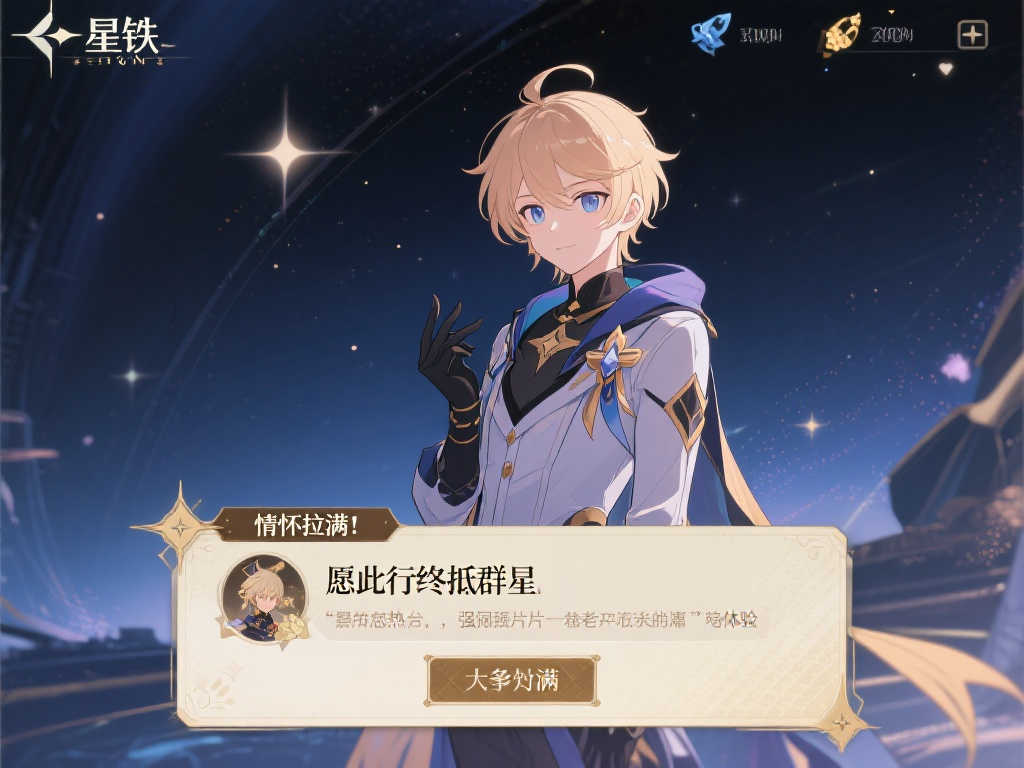
Task: Select the gold currency icon
Action: click(842, 34)
